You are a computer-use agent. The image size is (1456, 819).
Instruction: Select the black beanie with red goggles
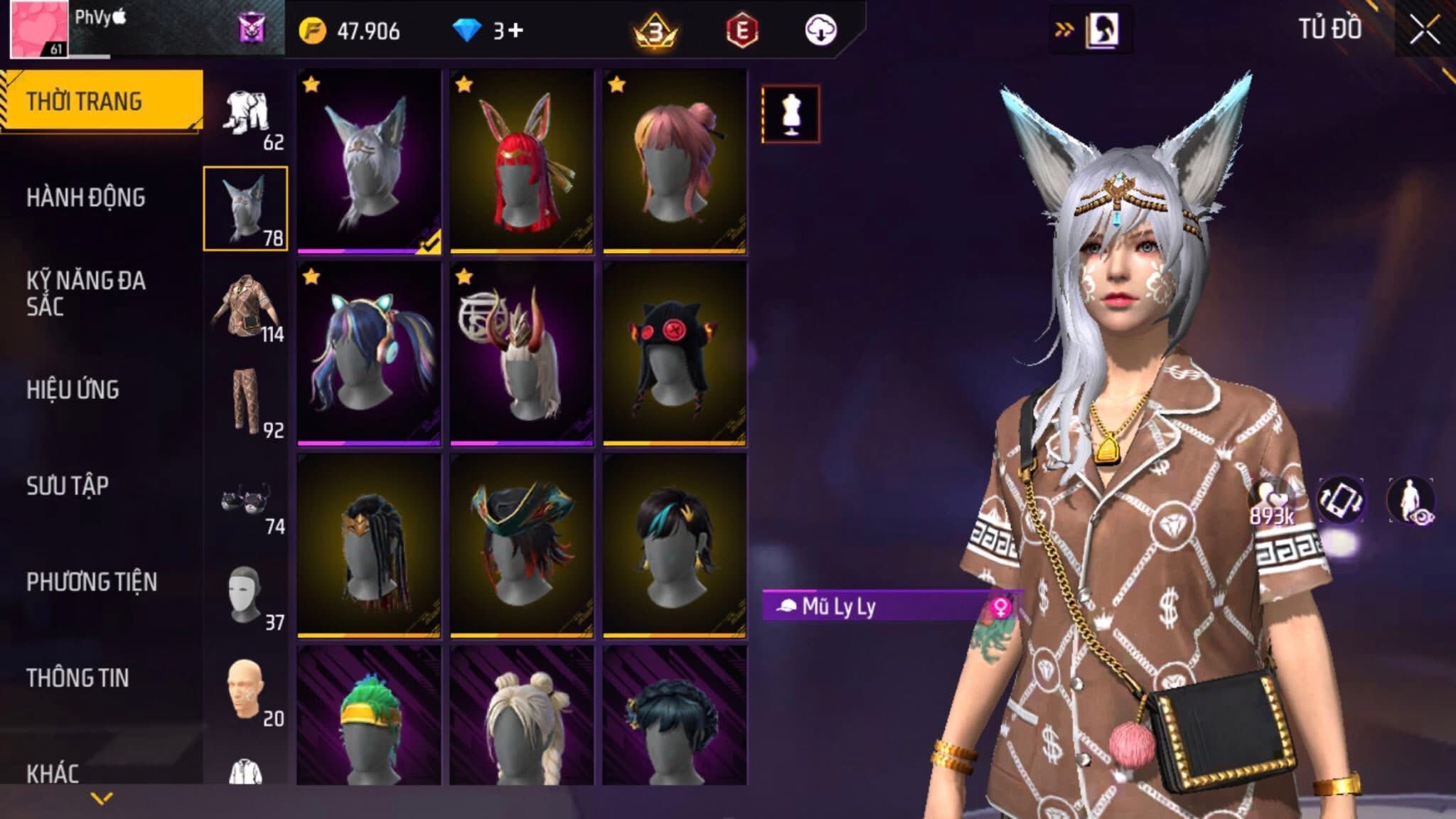675,353
